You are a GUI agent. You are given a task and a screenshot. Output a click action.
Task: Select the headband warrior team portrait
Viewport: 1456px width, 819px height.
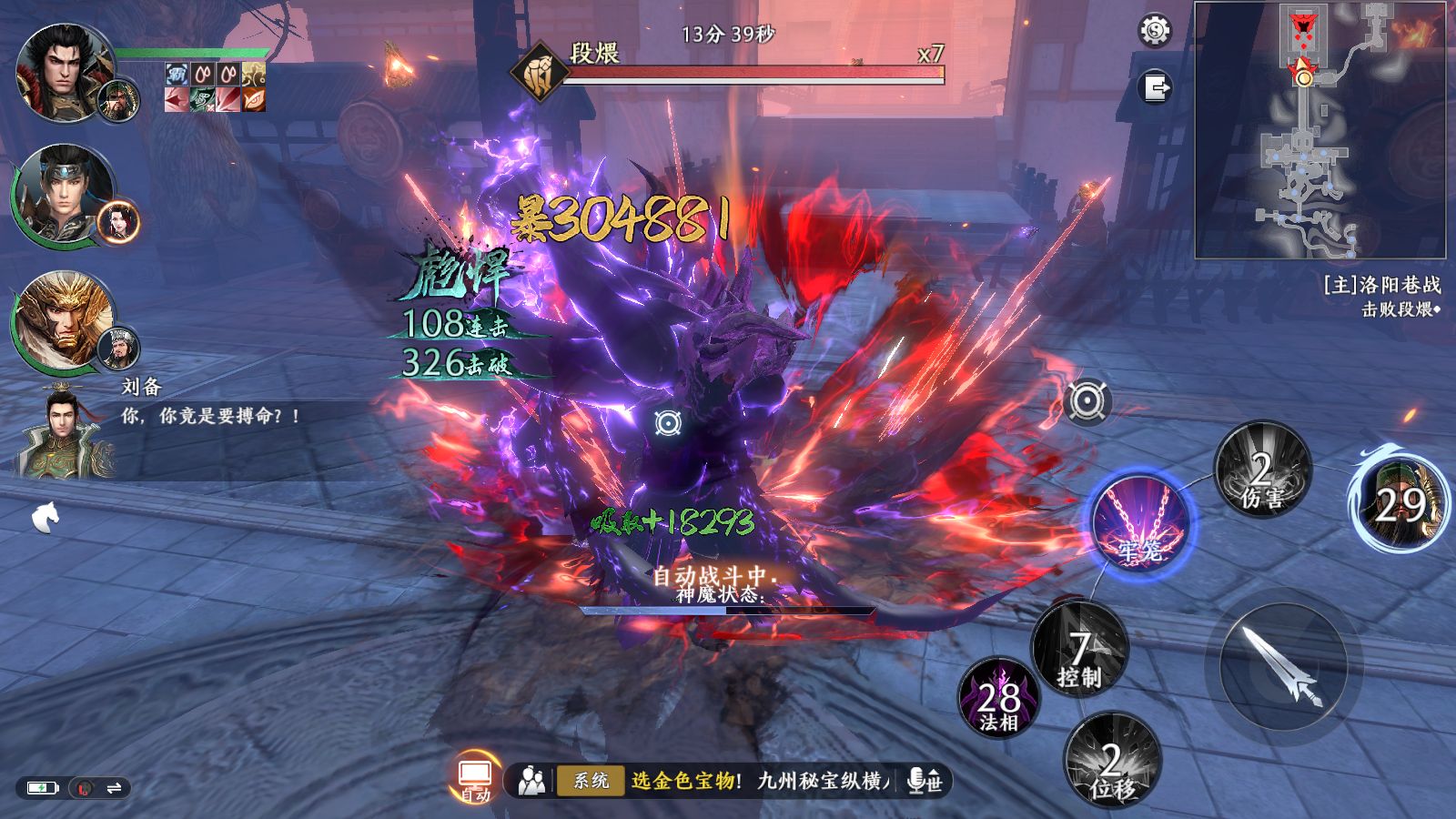[x=61, y=195]
